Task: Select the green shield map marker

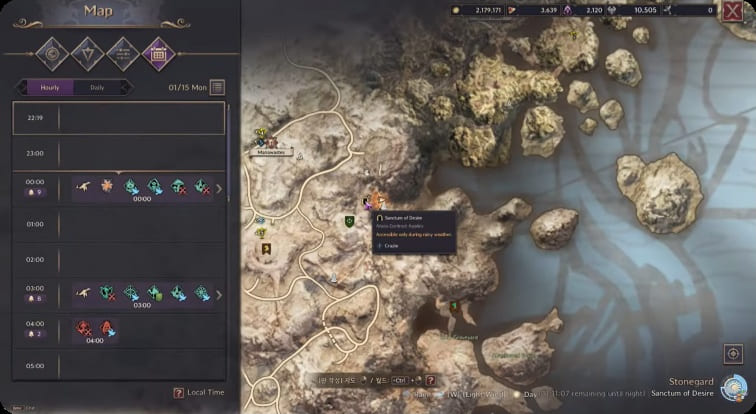Action: pyautogui.click(x=349, y=220)
